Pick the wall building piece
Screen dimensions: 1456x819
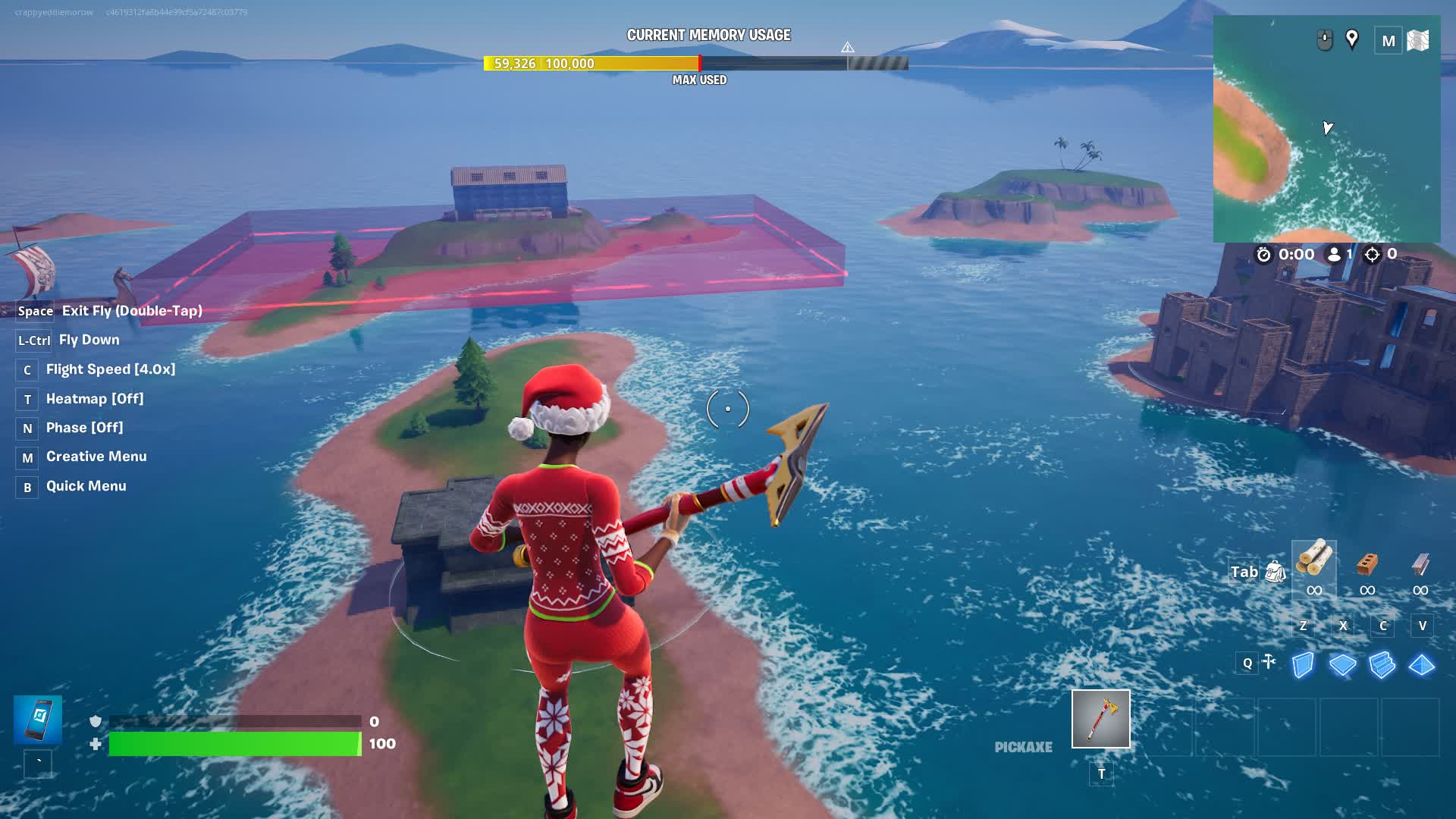click(x=1303, y=665)
